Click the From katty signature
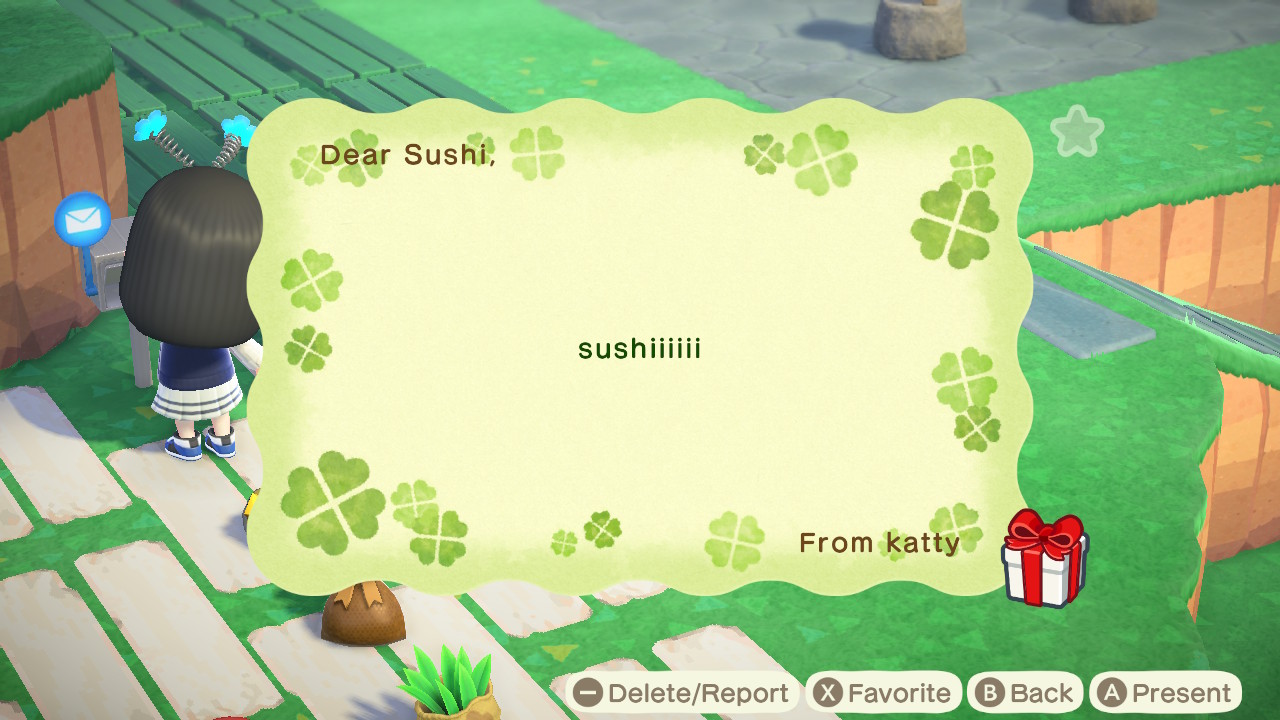The image size is (1280, 720). pos(878,543)
